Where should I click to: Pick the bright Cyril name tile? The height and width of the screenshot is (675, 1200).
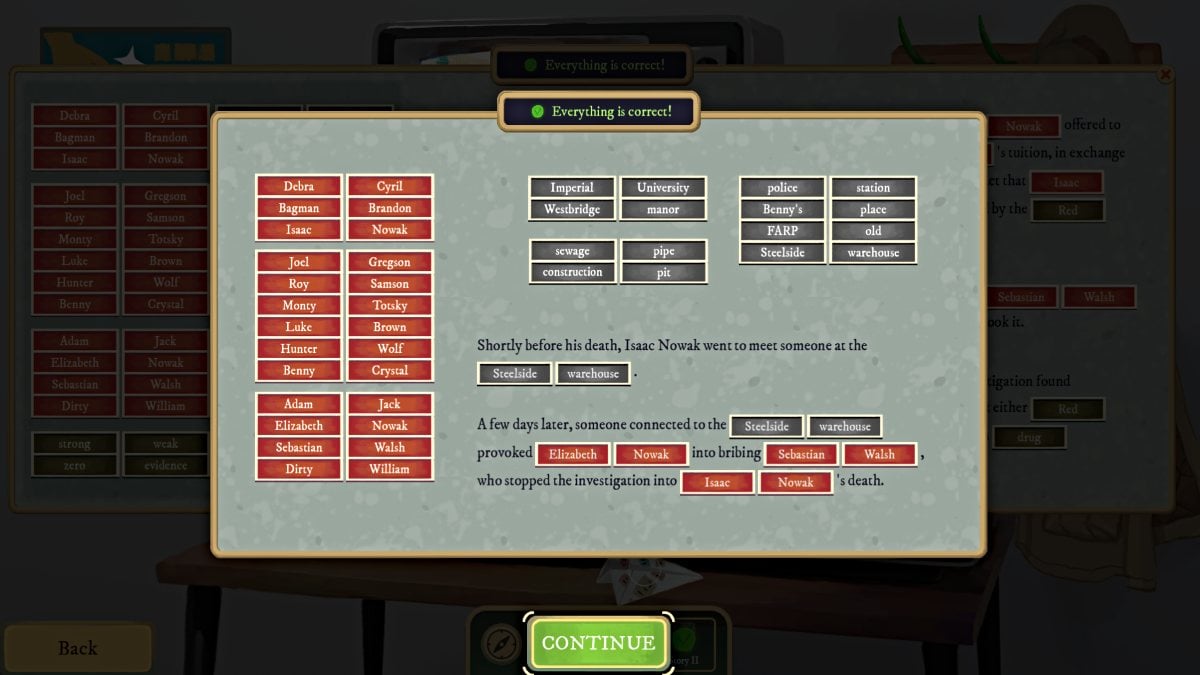pos(390,187)
